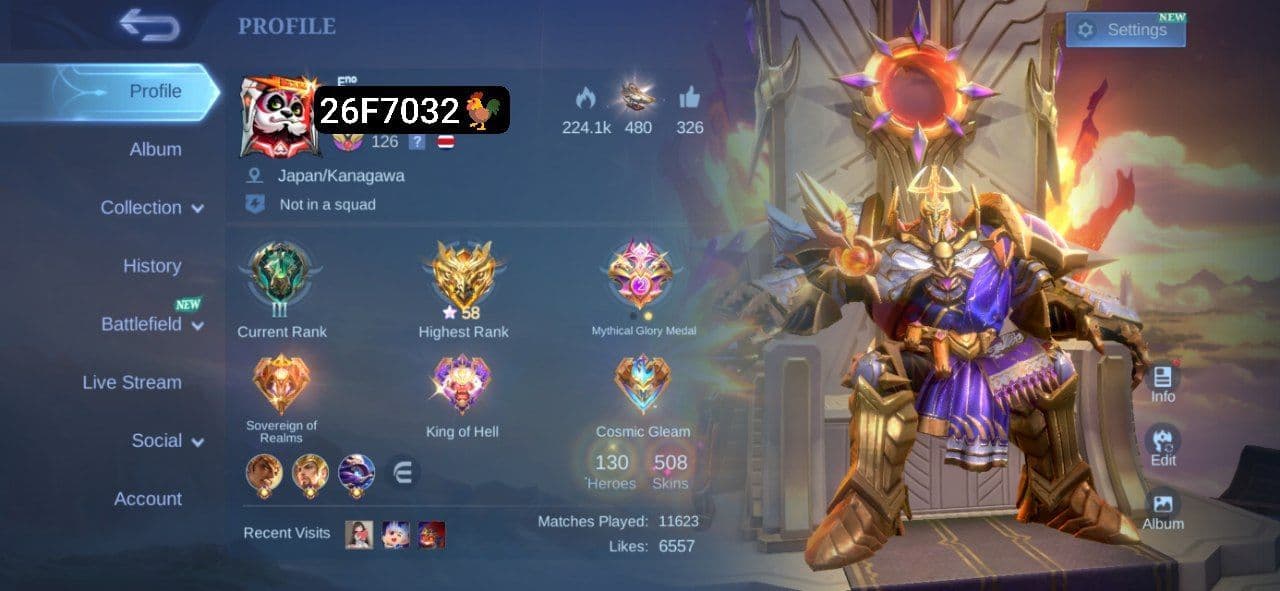Open Settings in the top corner
This screenshot has height=591, width=1280.
[x=1125, y=30]
